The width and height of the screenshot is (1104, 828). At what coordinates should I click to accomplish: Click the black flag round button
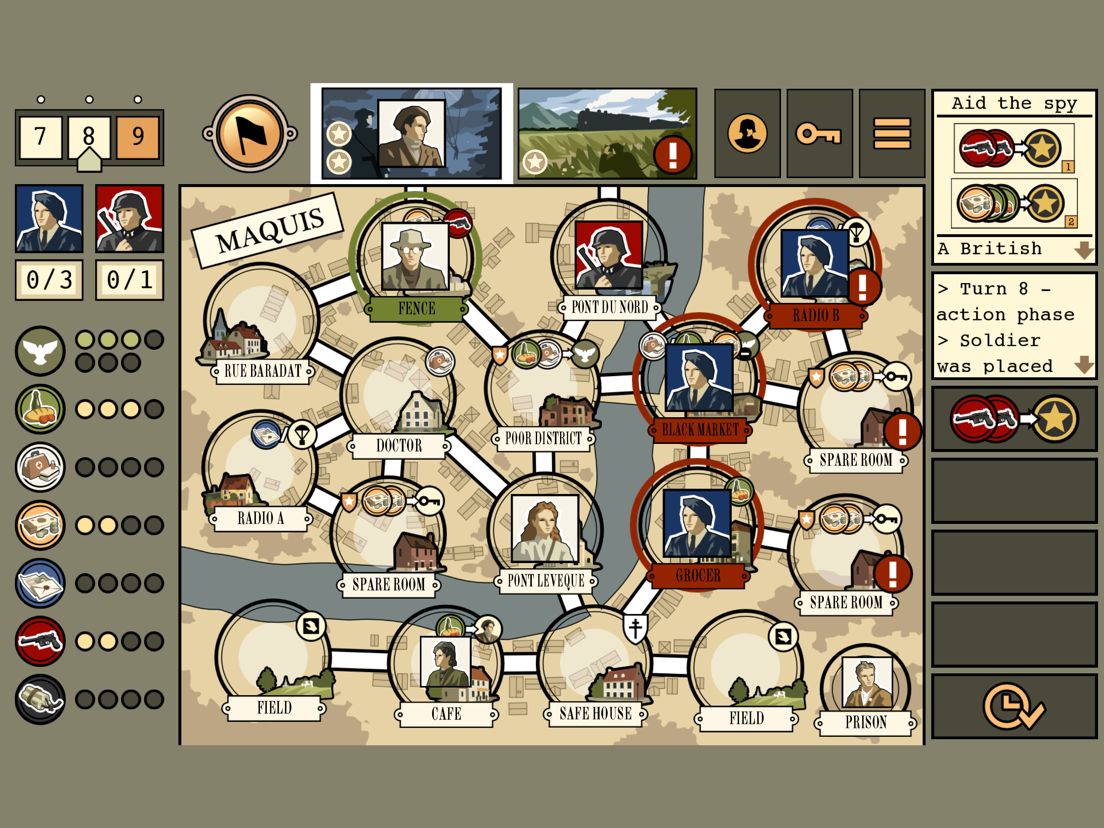pos(249,134)
